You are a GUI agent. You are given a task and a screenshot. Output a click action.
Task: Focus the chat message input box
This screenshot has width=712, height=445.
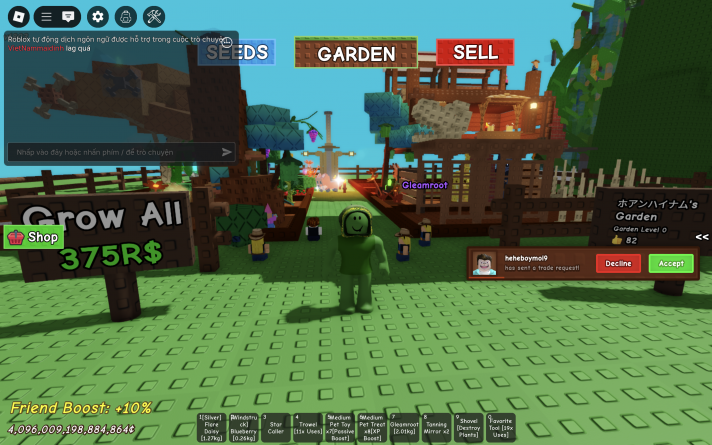tap(112, 152)
